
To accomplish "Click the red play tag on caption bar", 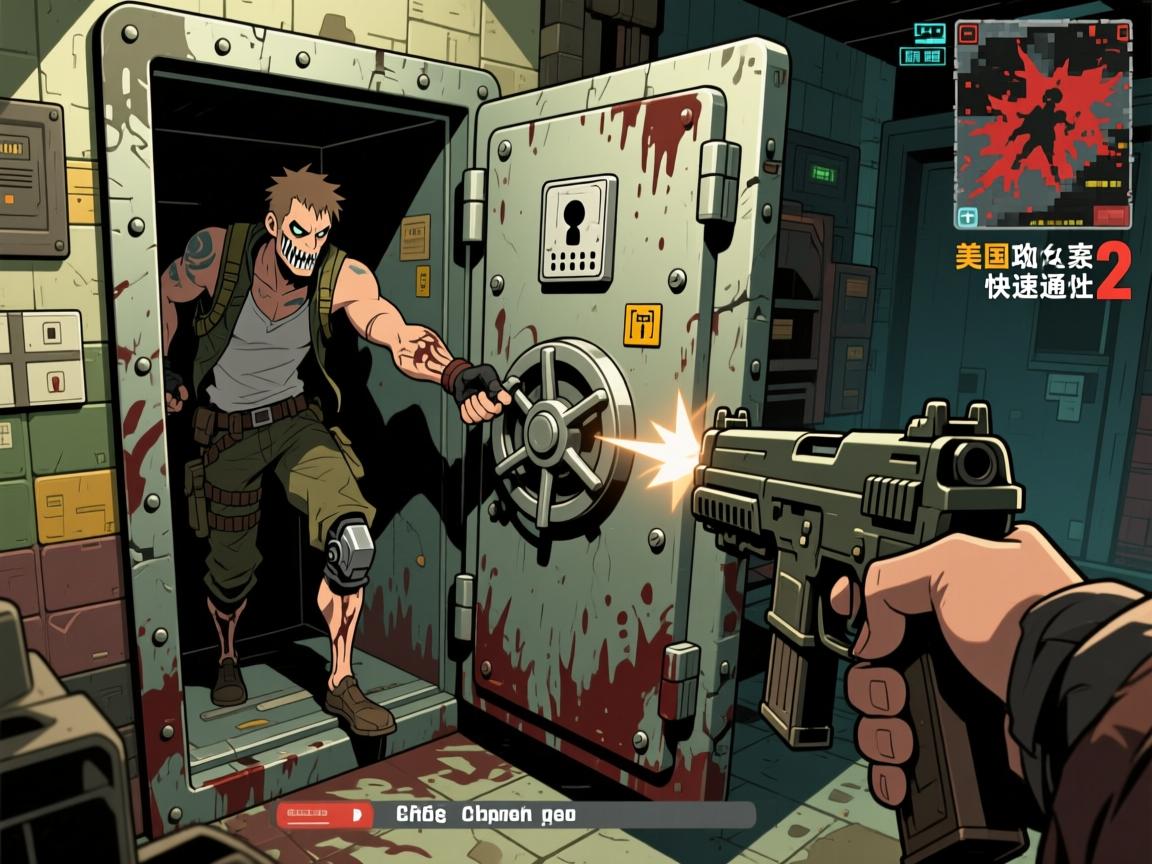I will 324,815.
